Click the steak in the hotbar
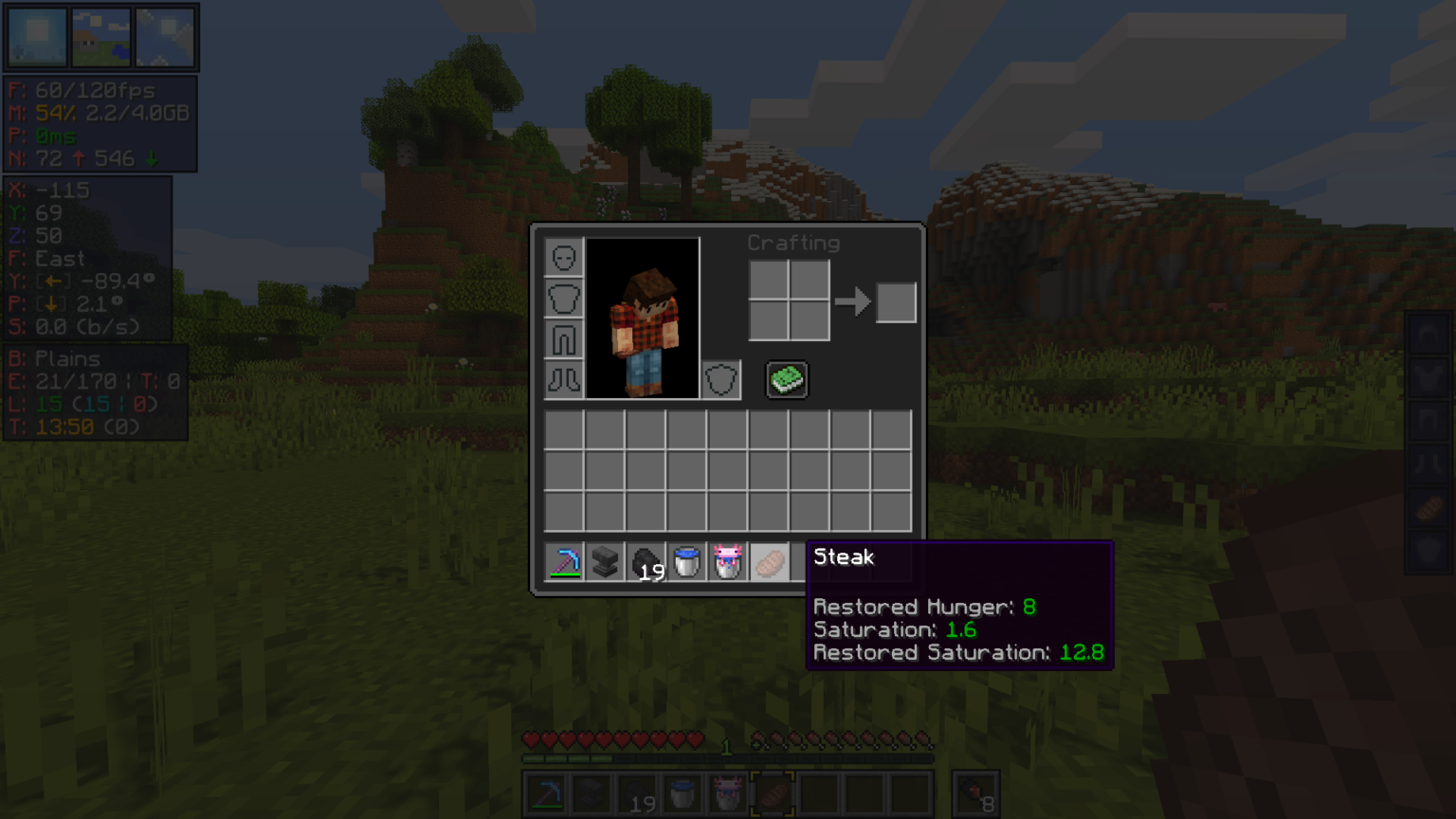1456x819 pixels. [x=769, y=562]
